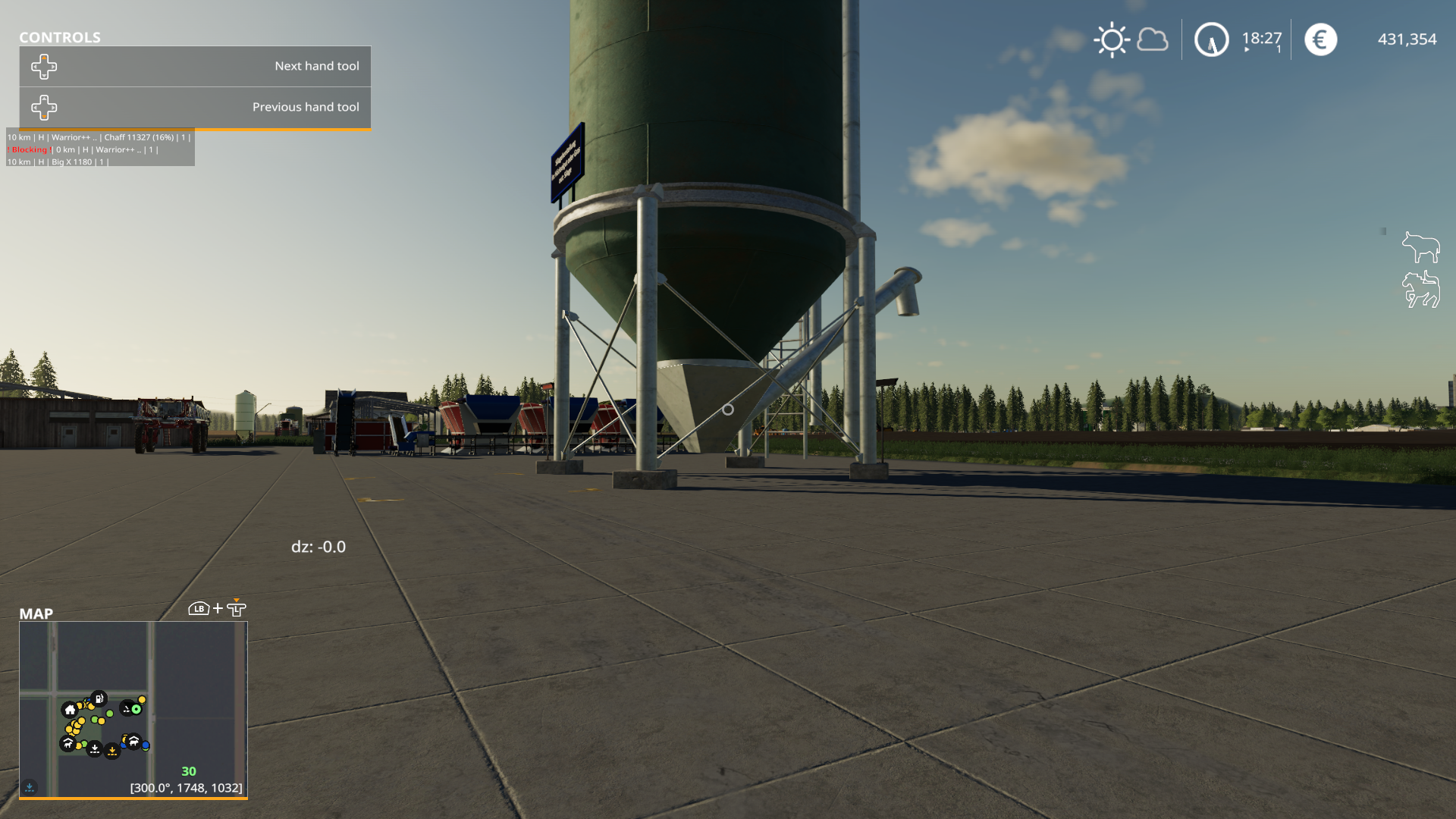The height and width of the screenshot is (819, 1456).
Task: Select the Warrior++ Chaff 11327 vehicle entry
Action: (x=99, y=138)
